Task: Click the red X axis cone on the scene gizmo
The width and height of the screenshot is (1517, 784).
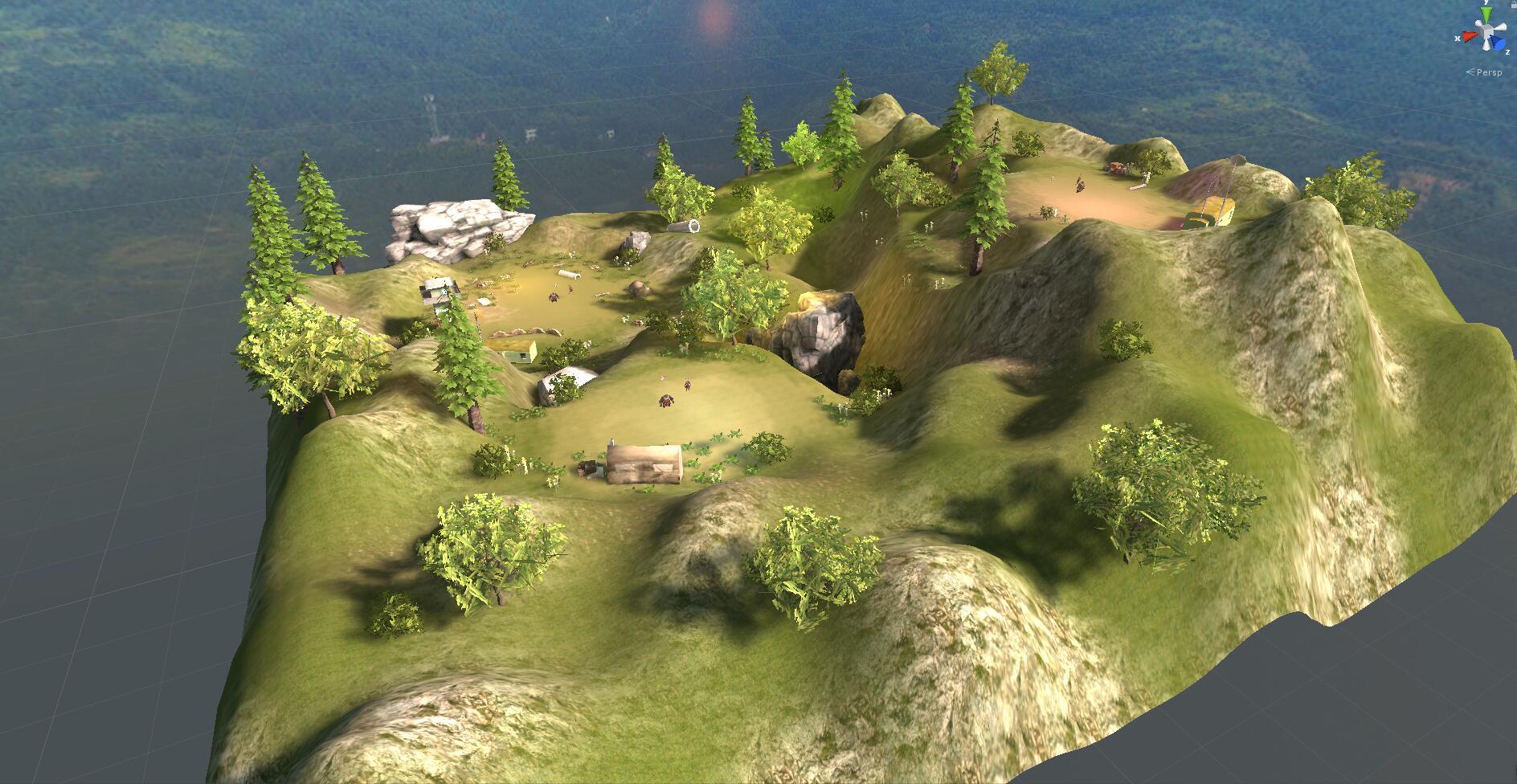Action: point(1470,35)
